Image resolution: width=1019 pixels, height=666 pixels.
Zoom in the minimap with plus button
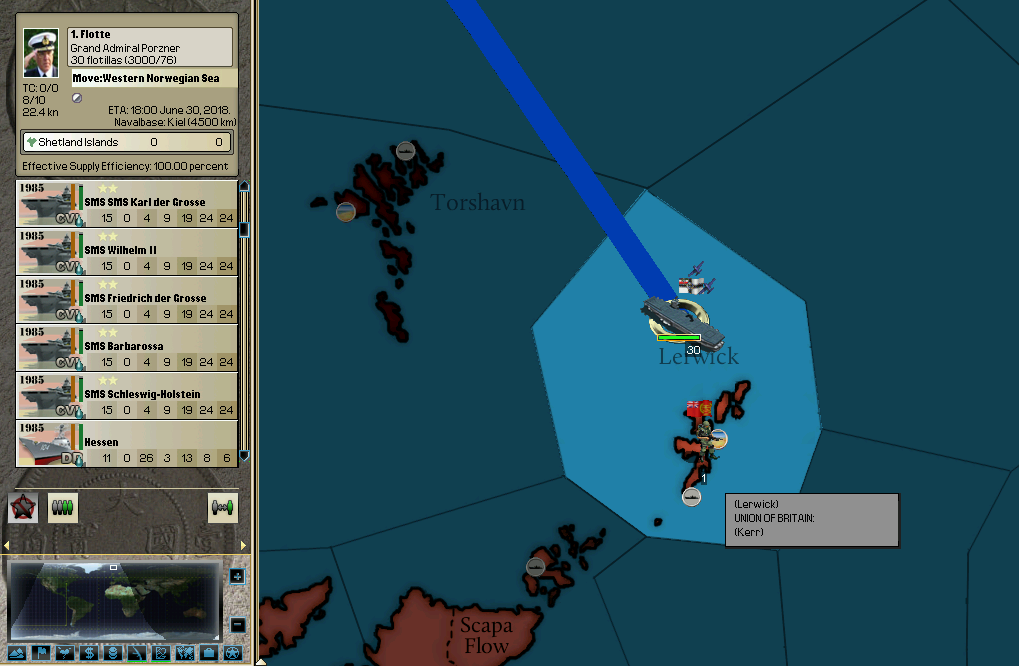pyautogui.click(x=237, y=576)
